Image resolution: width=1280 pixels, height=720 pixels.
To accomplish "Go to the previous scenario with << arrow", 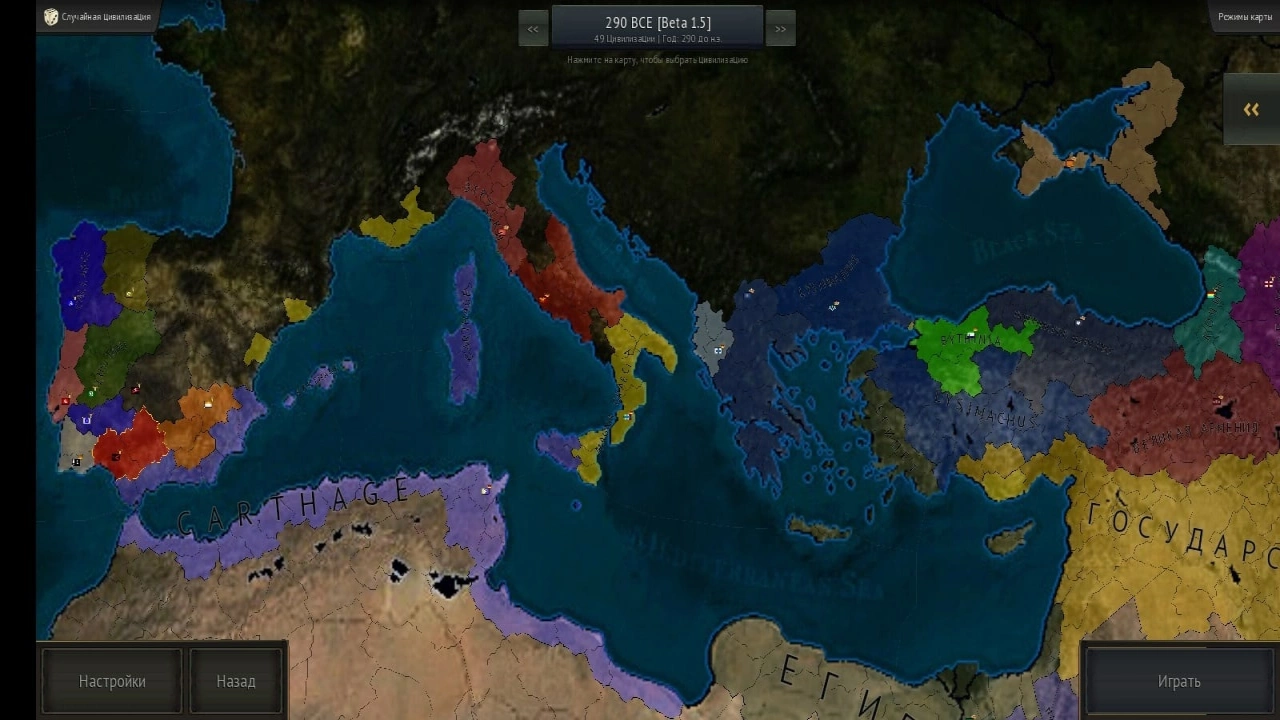I will coord(531,28).
